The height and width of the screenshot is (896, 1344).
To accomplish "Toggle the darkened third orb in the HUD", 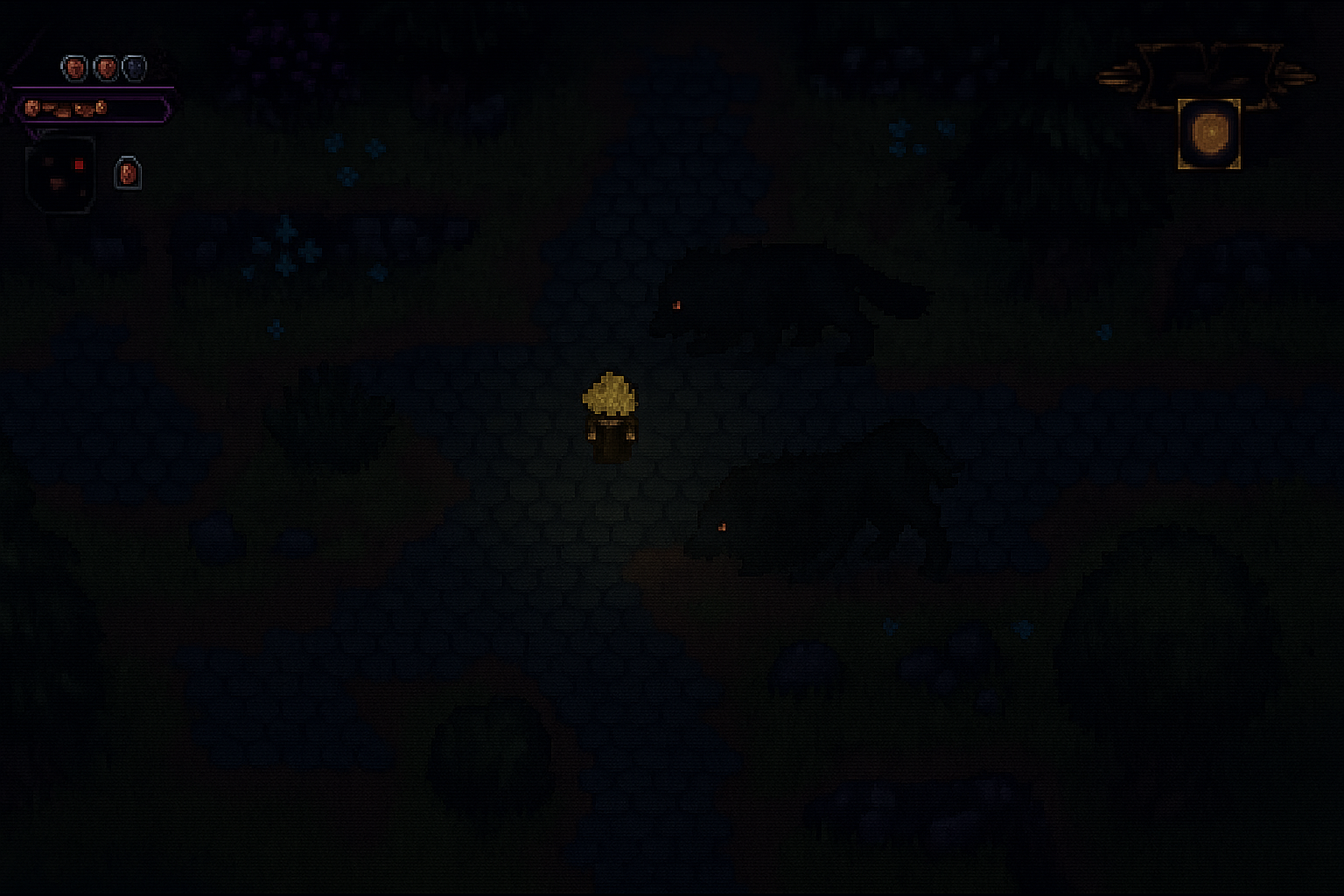I will [x=135, y=67].
